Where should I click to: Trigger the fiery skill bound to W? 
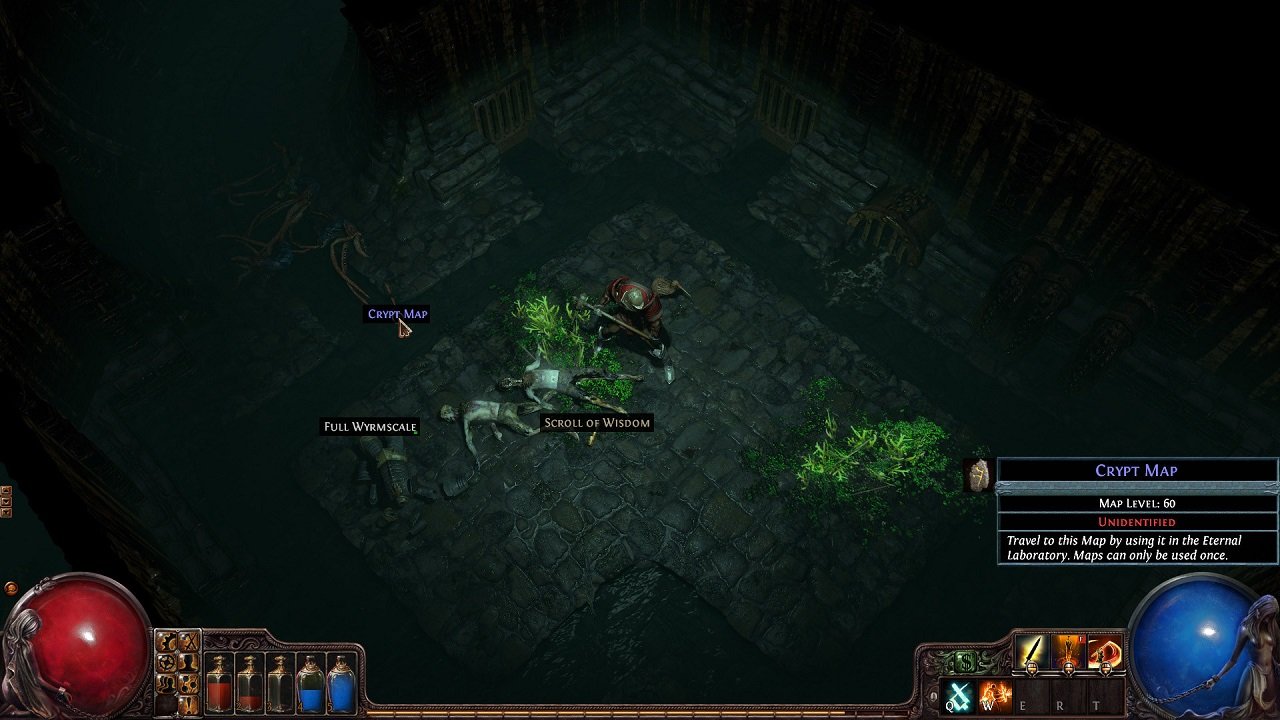[x=994, y=697]
